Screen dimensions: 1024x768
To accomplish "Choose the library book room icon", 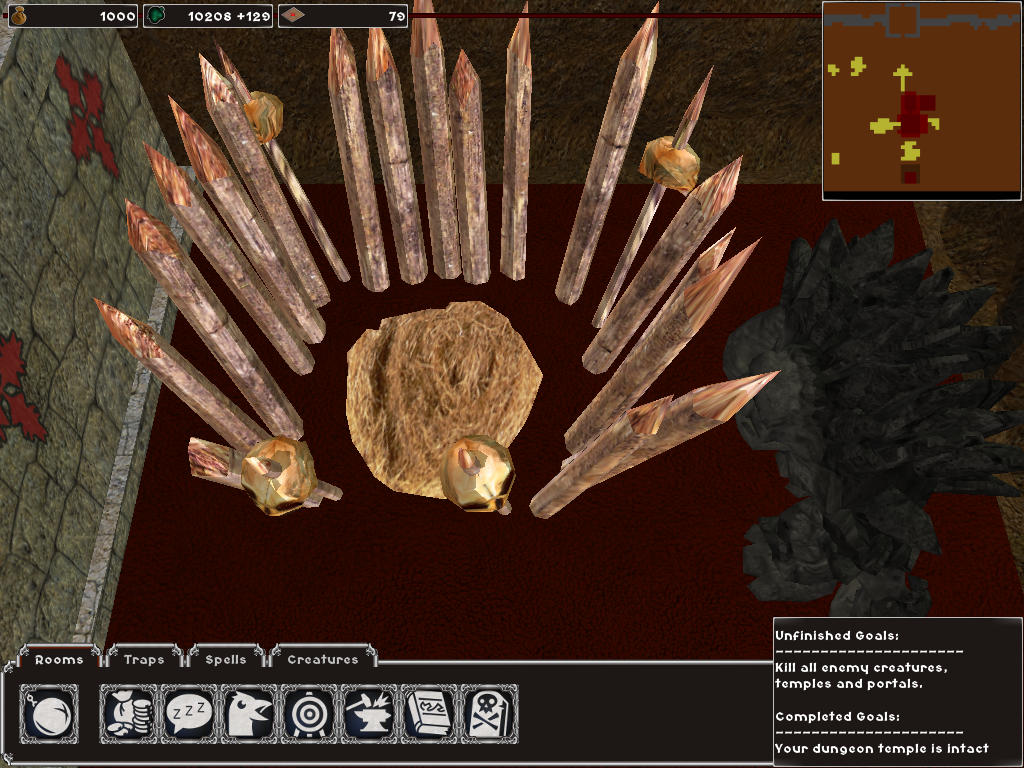I will 429,713.
